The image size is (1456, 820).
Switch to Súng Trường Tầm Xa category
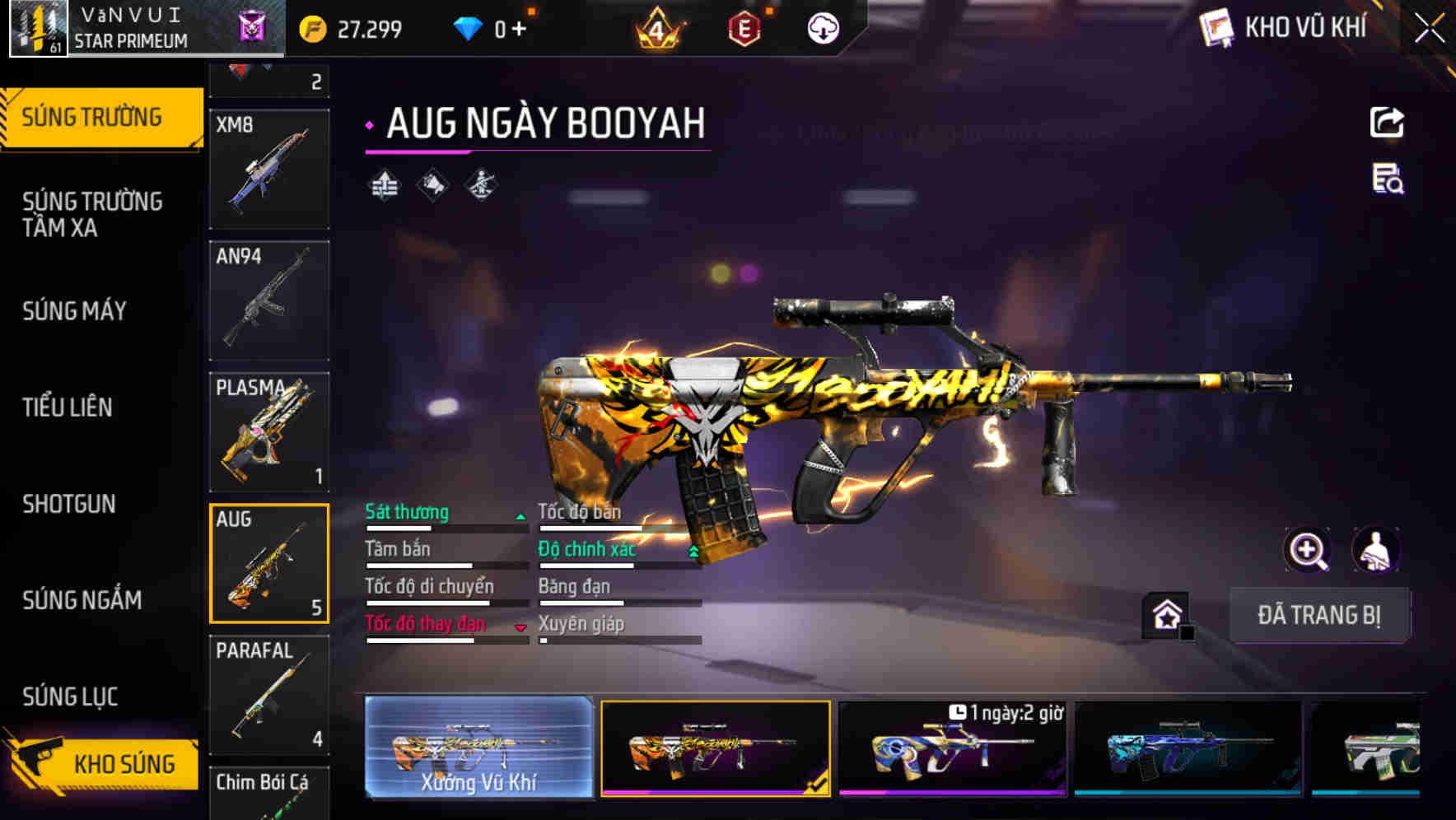pyautogui.click(x=92, y=214)
